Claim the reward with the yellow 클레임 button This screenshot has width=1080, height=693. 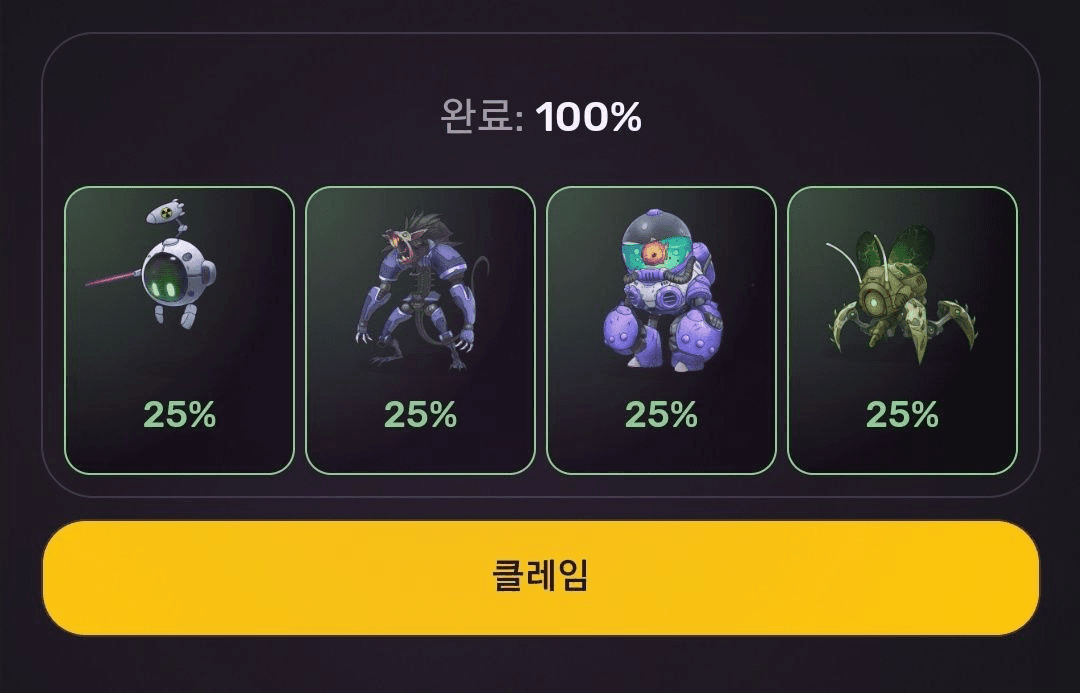pos(540,577)
